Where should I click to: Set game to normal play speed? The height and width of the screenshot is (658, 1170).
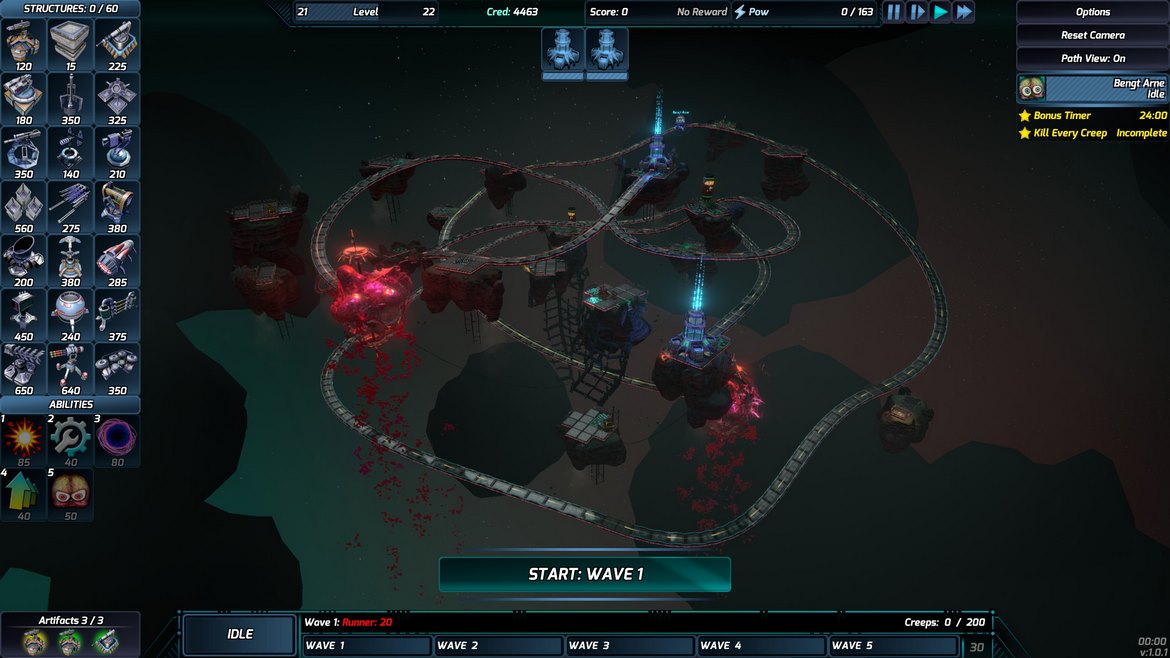click(x=941, y=12)
